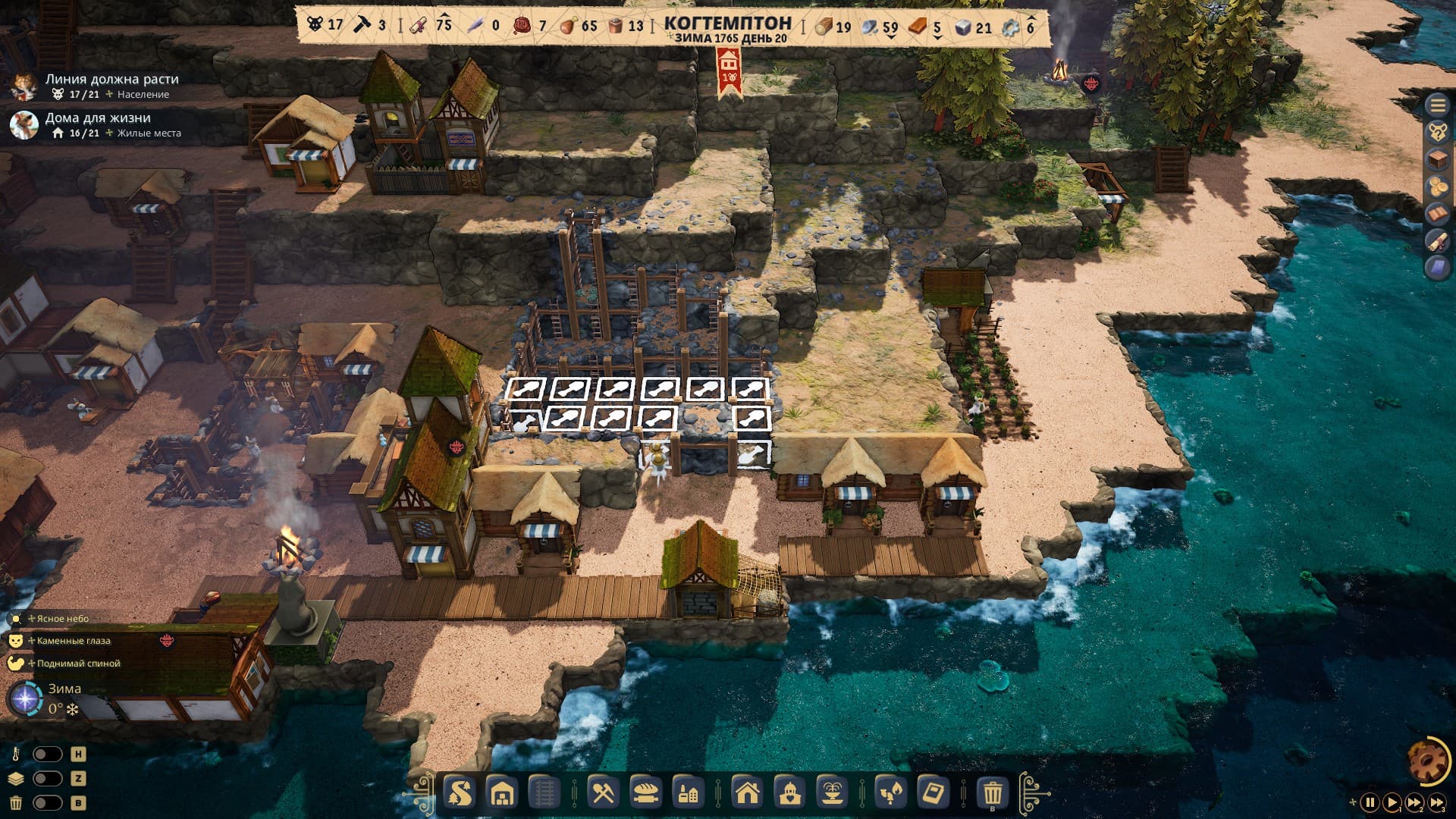Open the gold coins trade panel
Viewport: 1456px width, 819px height.
tap(1437, 187)
